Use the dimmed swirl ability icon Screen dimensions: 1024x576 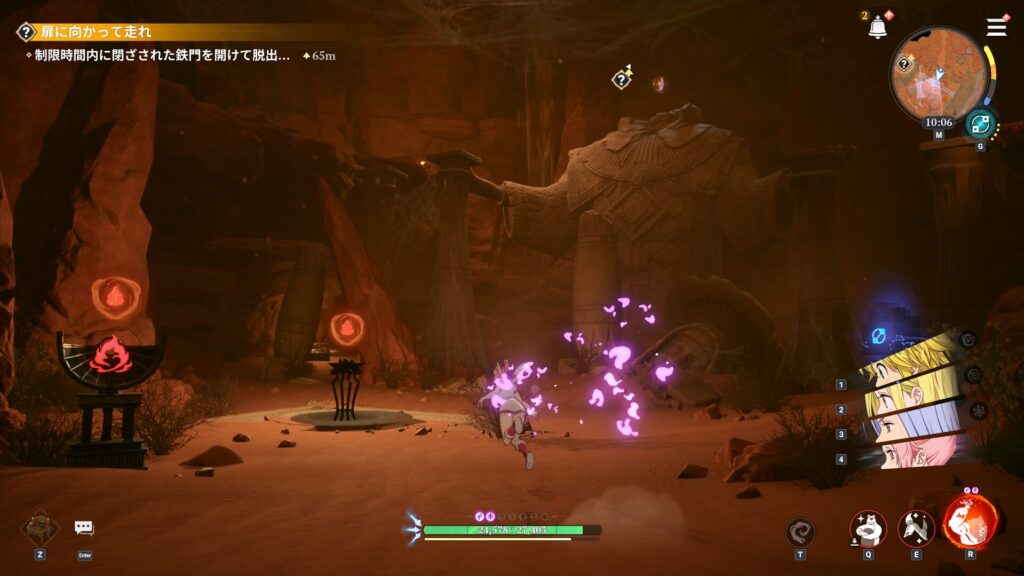pyautogui.click(x=800, y=532)
